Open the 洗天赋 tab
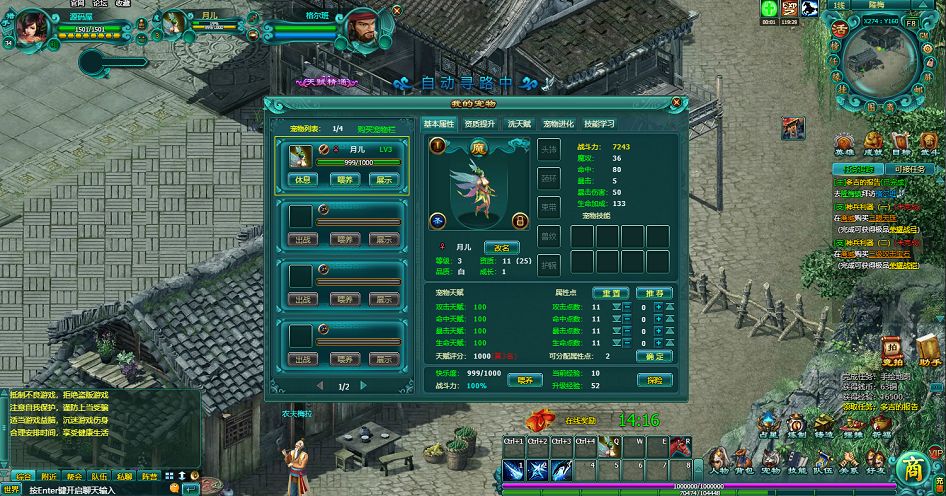Viewport: 946px width, 496px height. (x=519, y=124)
